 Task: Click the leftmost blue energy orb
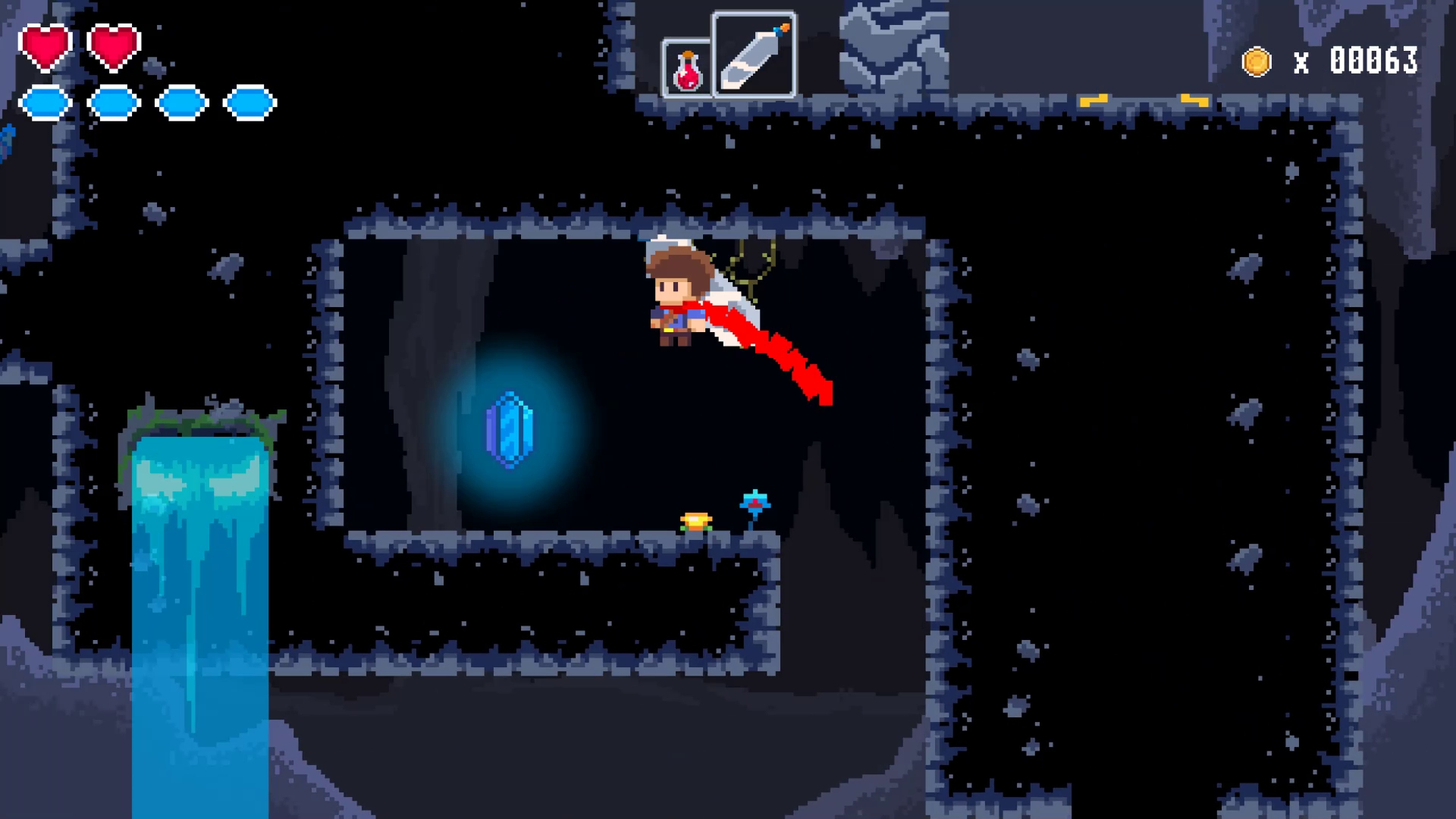point(47,102)
